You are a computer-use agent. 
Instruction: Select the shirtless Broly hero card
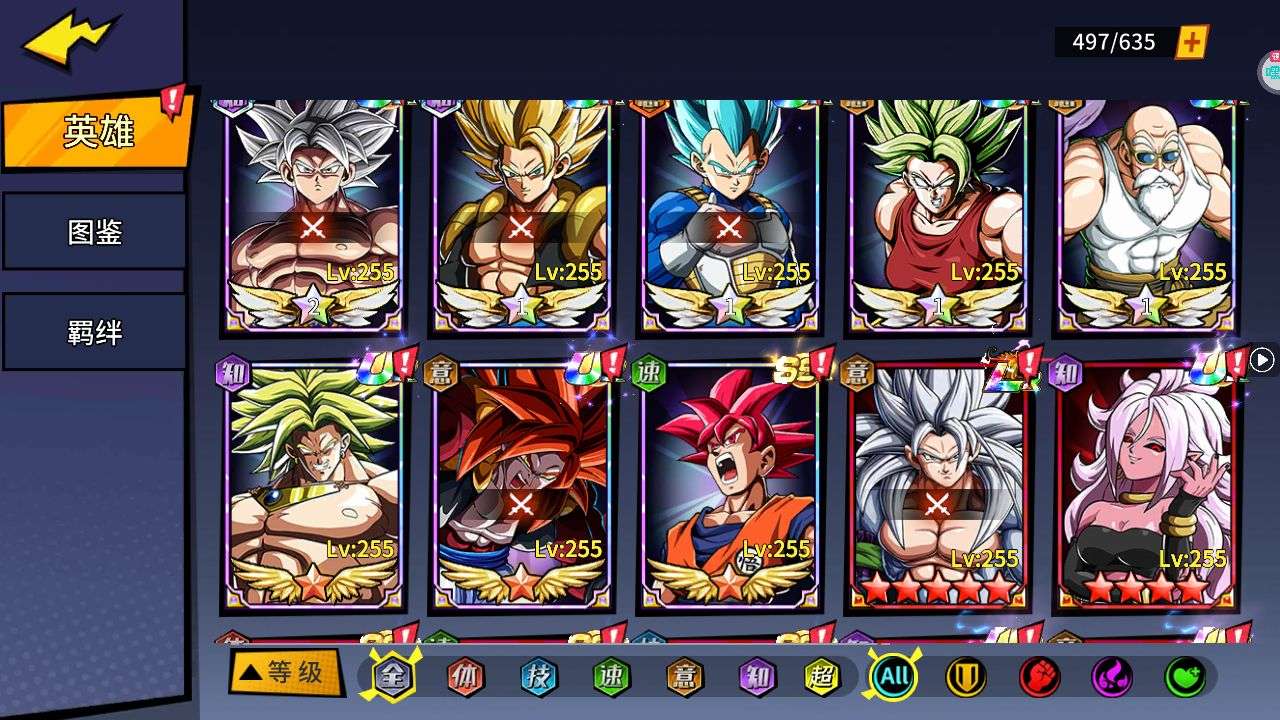pyautogui.click(x=313, y=485)
